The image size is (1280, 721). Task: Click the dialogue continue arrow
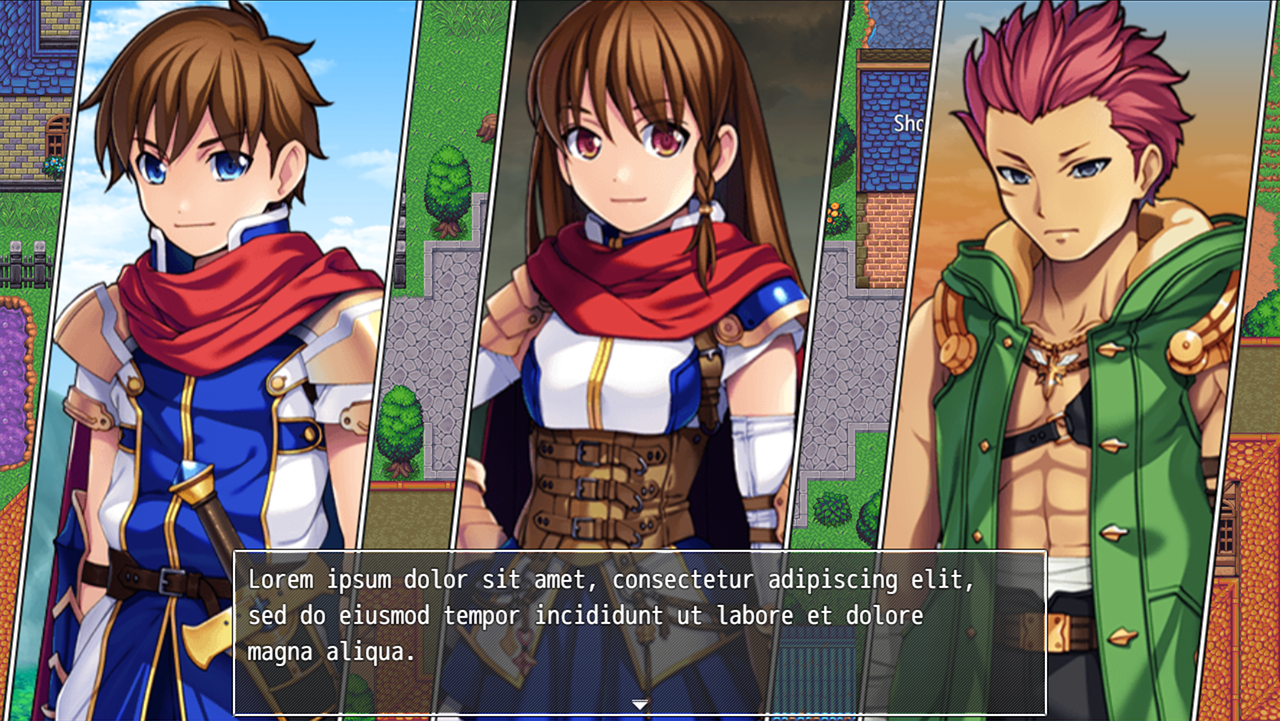point(640,705)
